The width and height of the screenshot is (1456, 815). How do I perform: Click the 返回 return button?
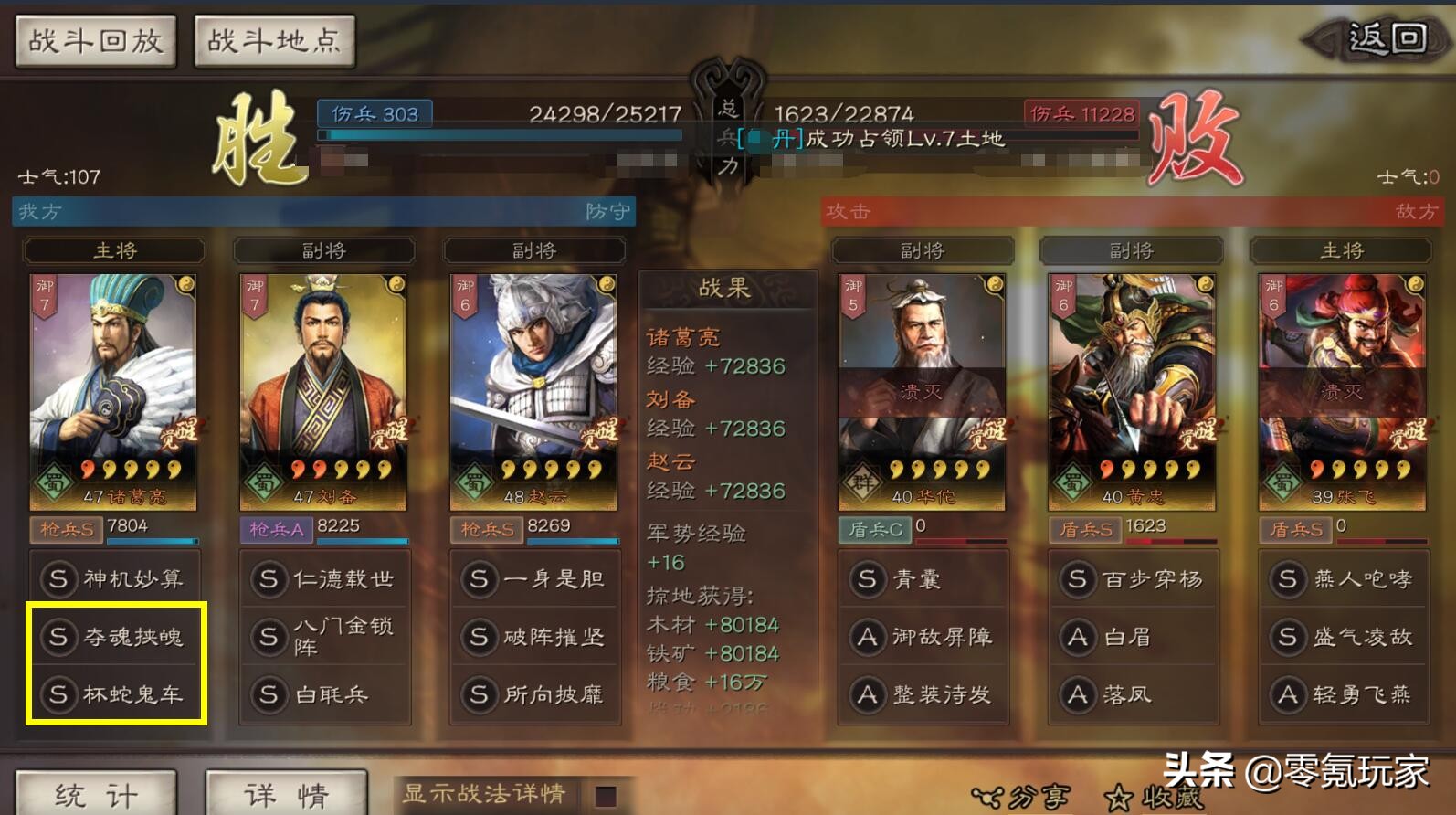tap(1382, 39)
